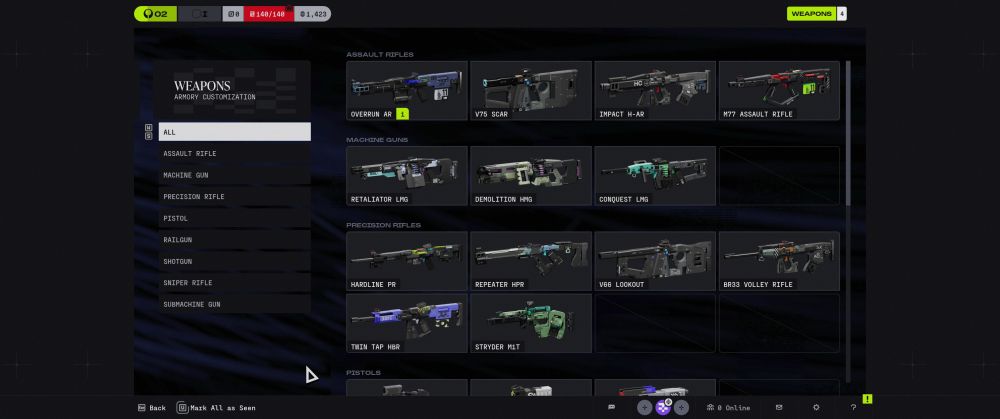Open the Precision Rifle category
1000x419 pixels.
234,197
